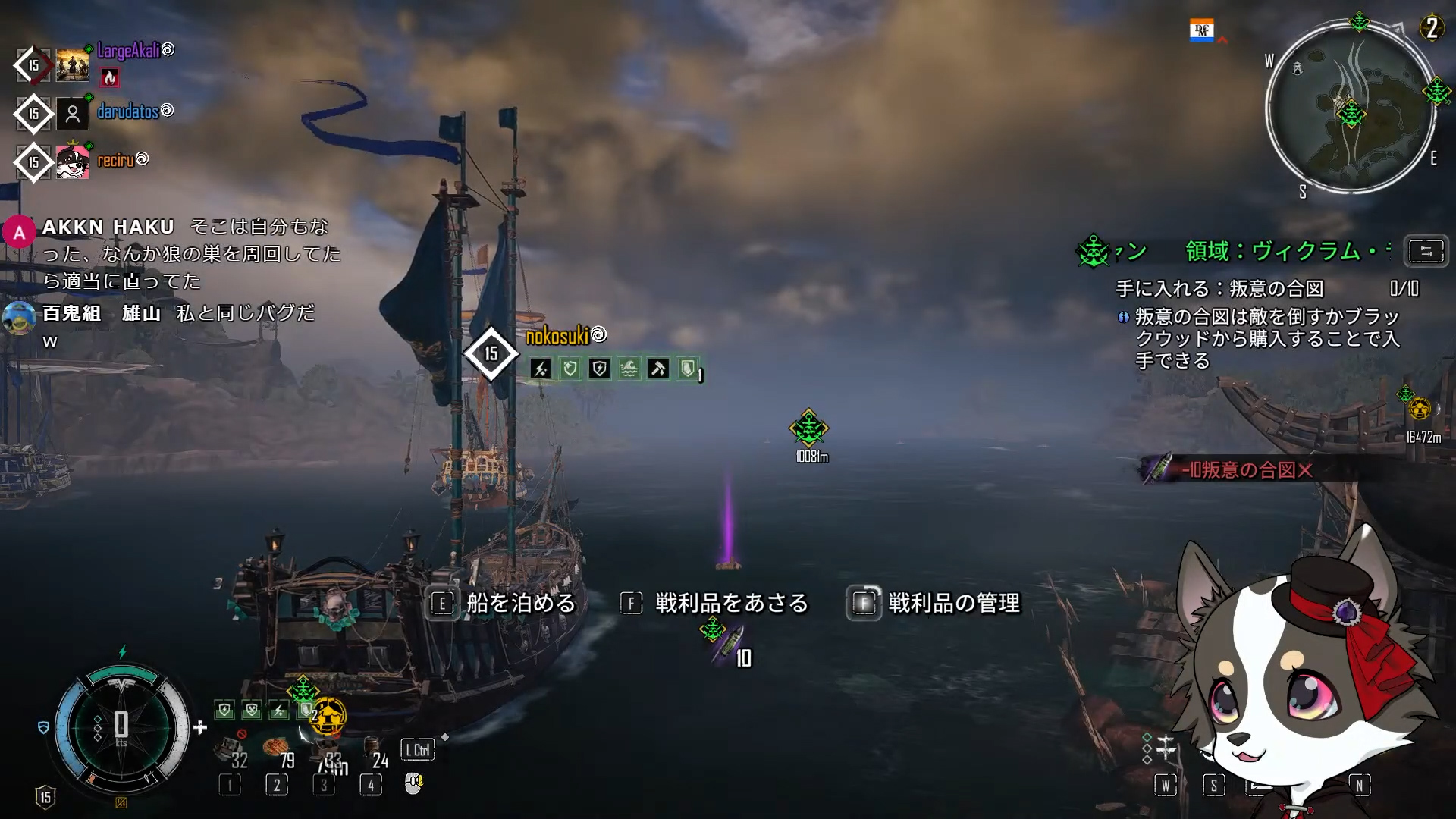Image resolution: width=1456 pixels, height=819 pixels.
Task: Select reciru in the party list
Action: coord(115,160)
